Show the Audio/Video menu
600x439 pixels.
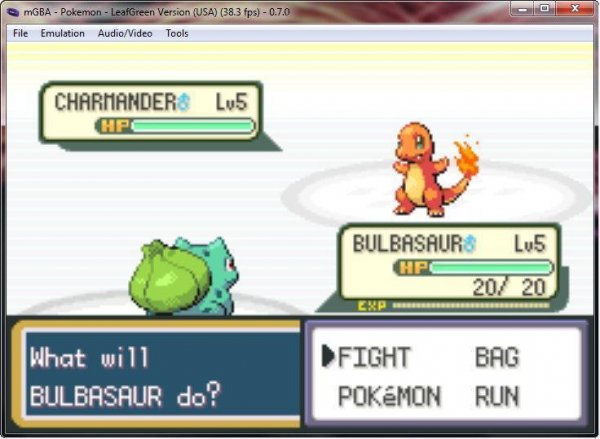point(125,33)
